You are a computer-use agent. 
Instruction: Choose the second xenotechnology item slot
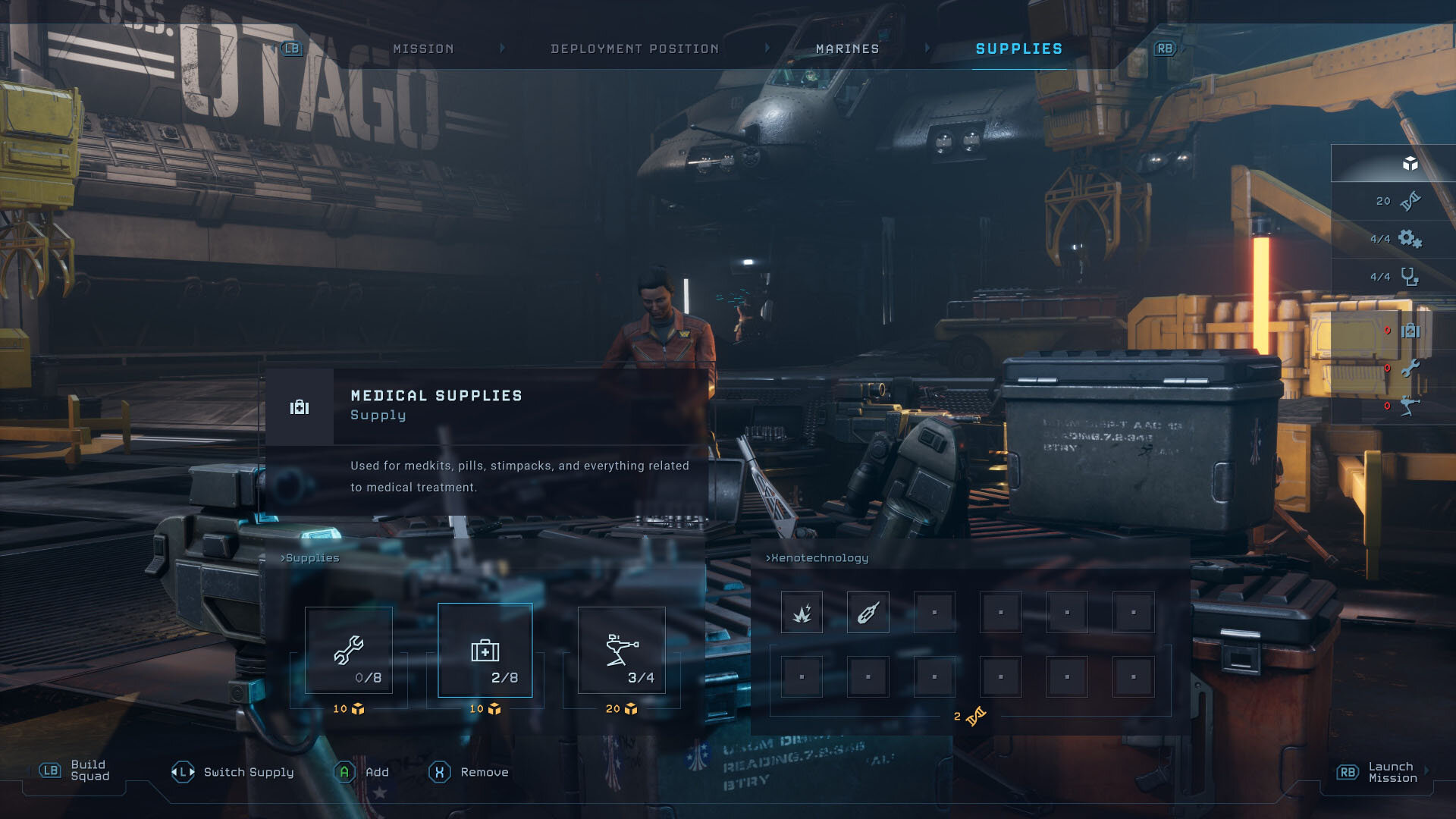[x=868, y=613]
